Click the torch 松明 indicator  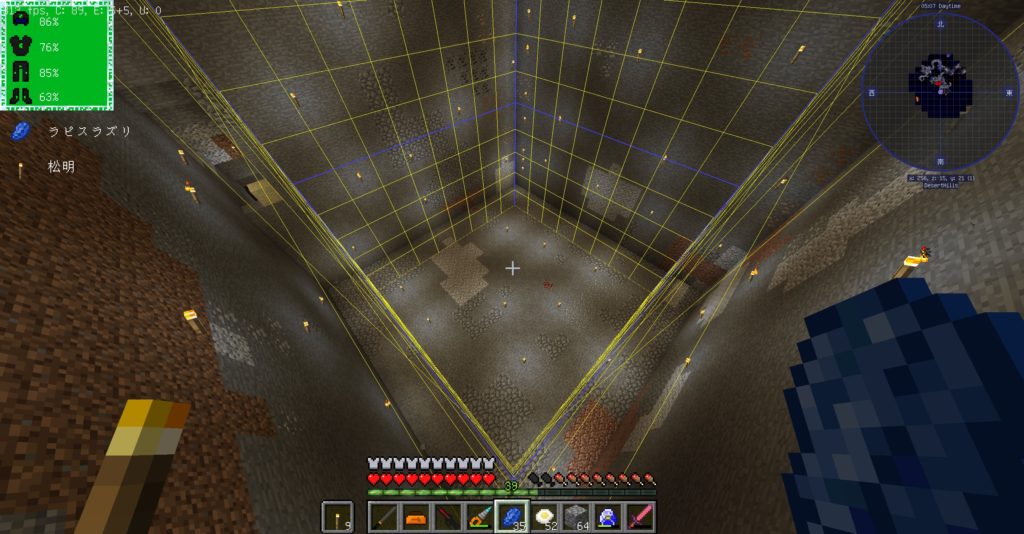point(20,167)
